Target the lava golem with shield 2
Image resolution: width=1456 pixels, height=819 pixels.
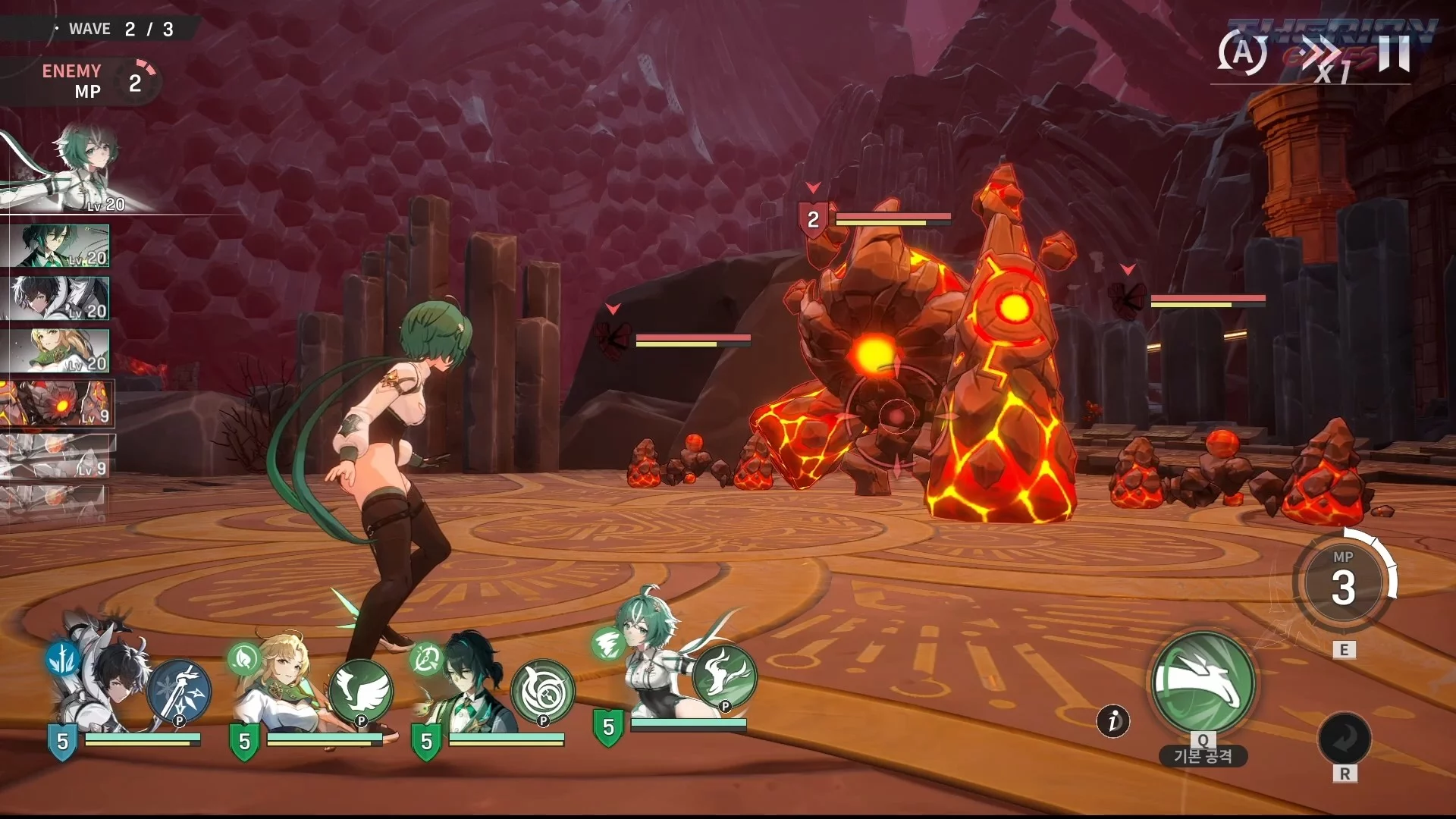pyautogui.click(x=880, y=356)
